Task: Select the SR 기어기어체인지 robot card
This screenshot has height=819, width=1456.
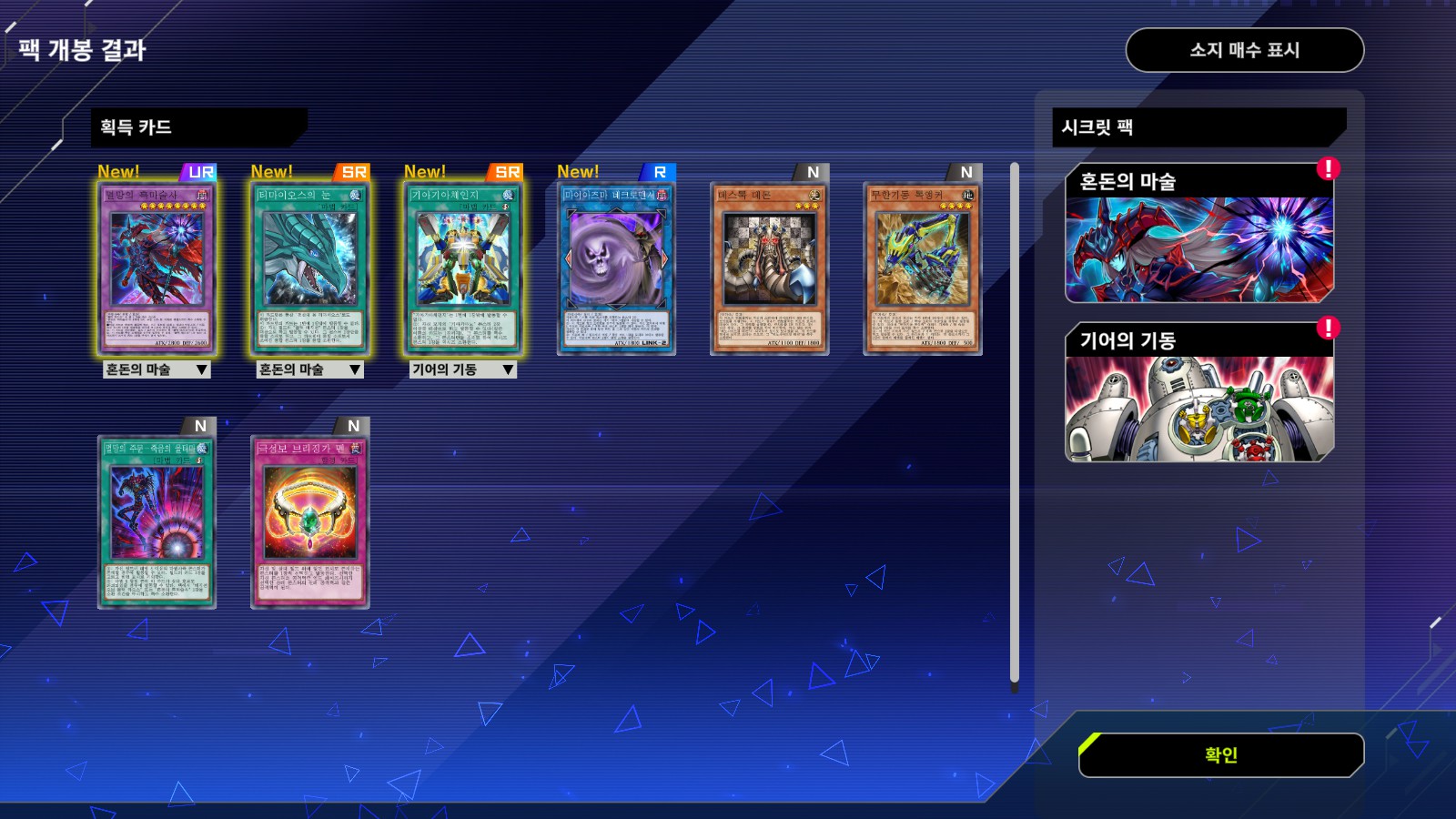Action: point(463,267)
